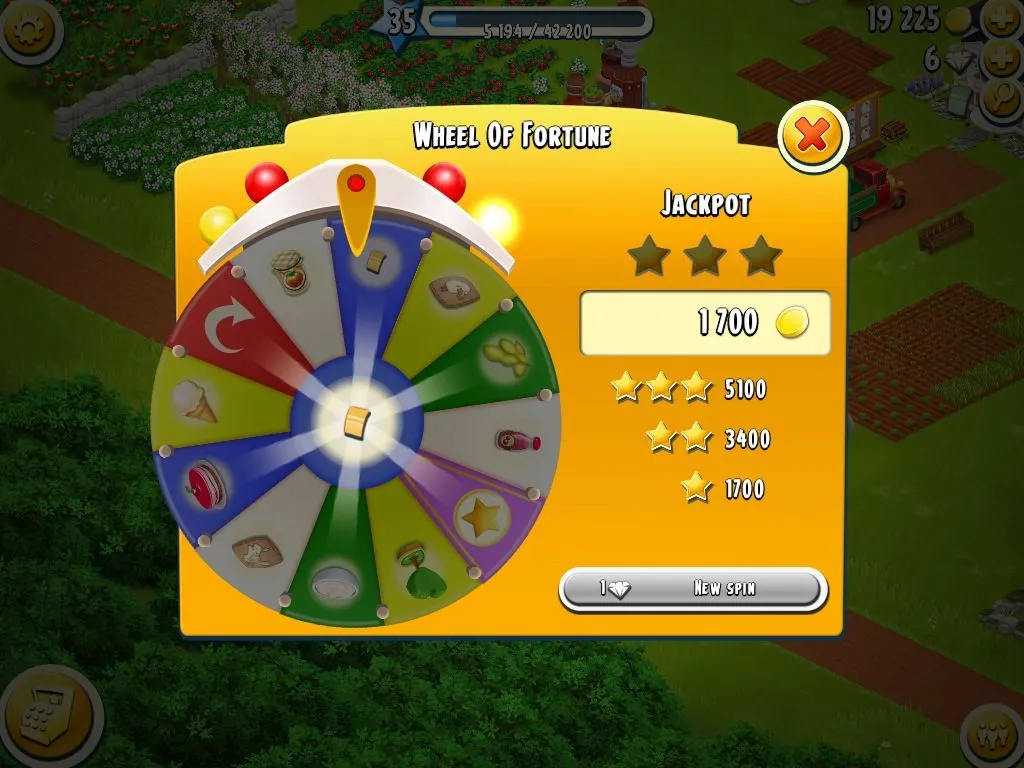
Task: Buy a new spin for one diamond
Action: coord(693,589)
